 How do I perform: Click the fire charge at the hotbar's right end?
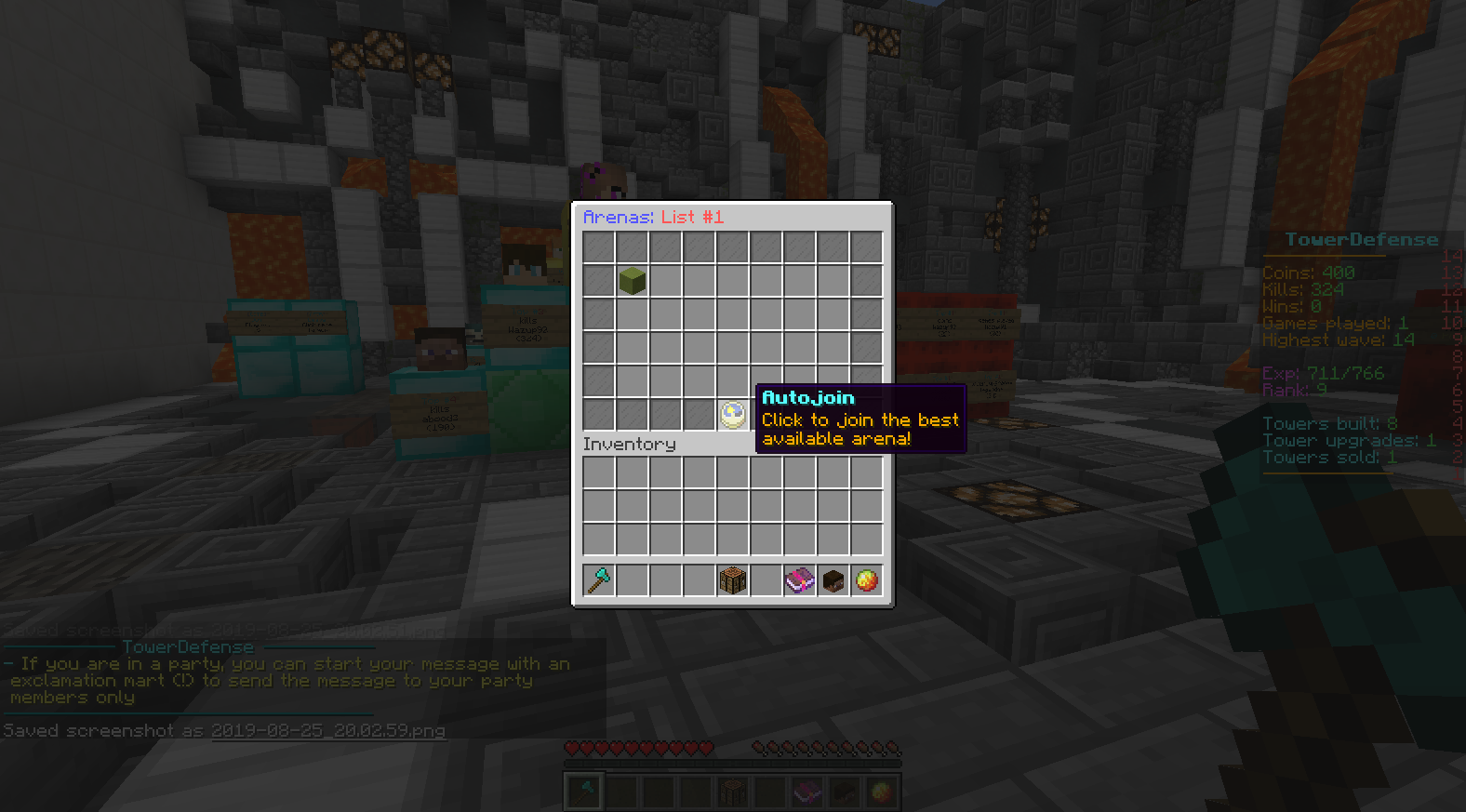881,791
